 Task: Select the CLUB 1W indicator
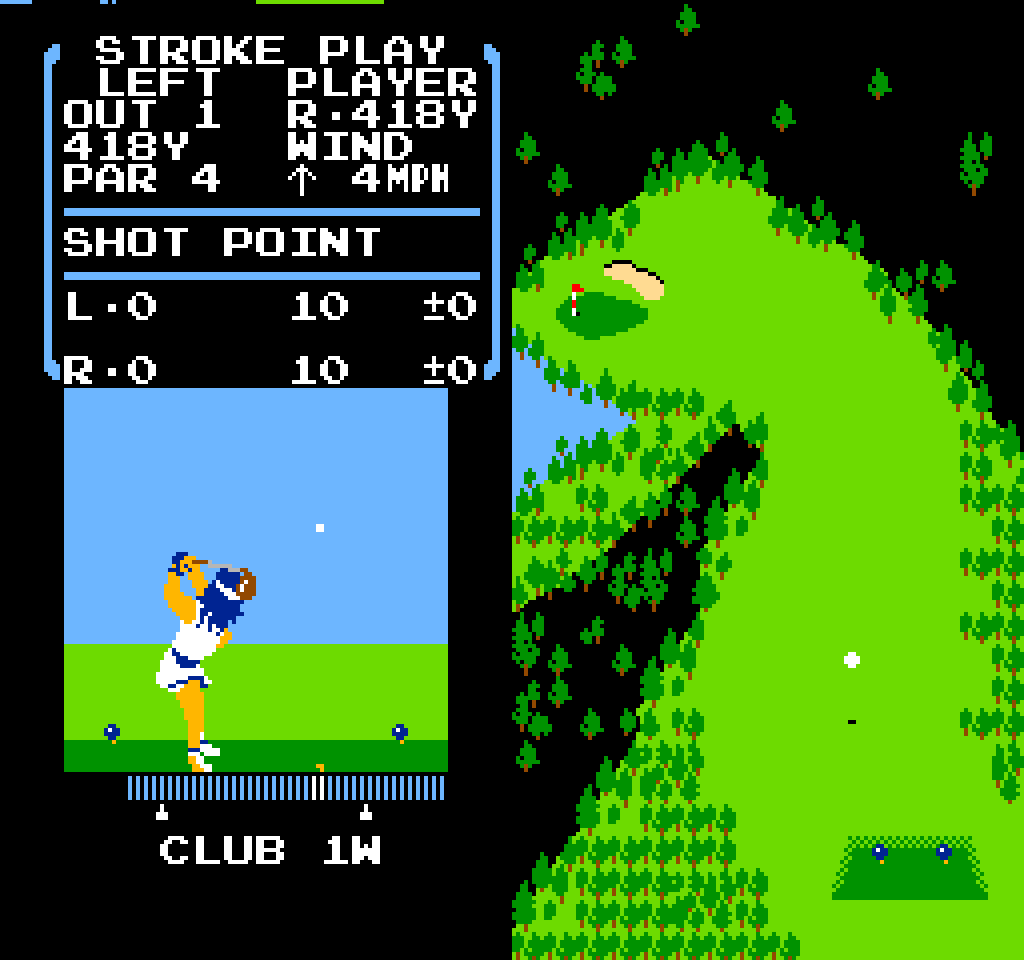270,850
